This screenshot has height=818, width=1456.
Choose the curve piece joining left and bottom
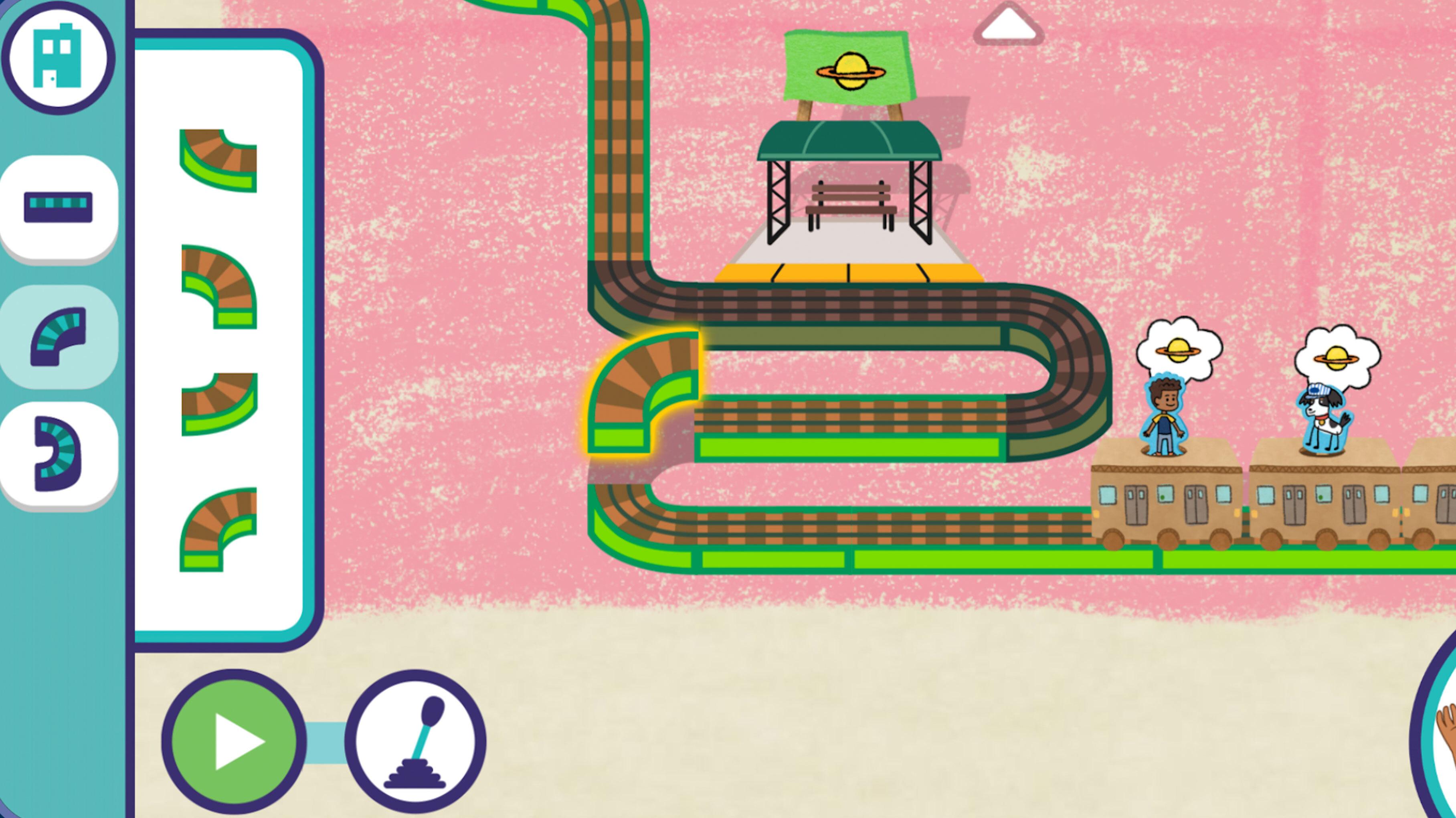coord(219,287)
